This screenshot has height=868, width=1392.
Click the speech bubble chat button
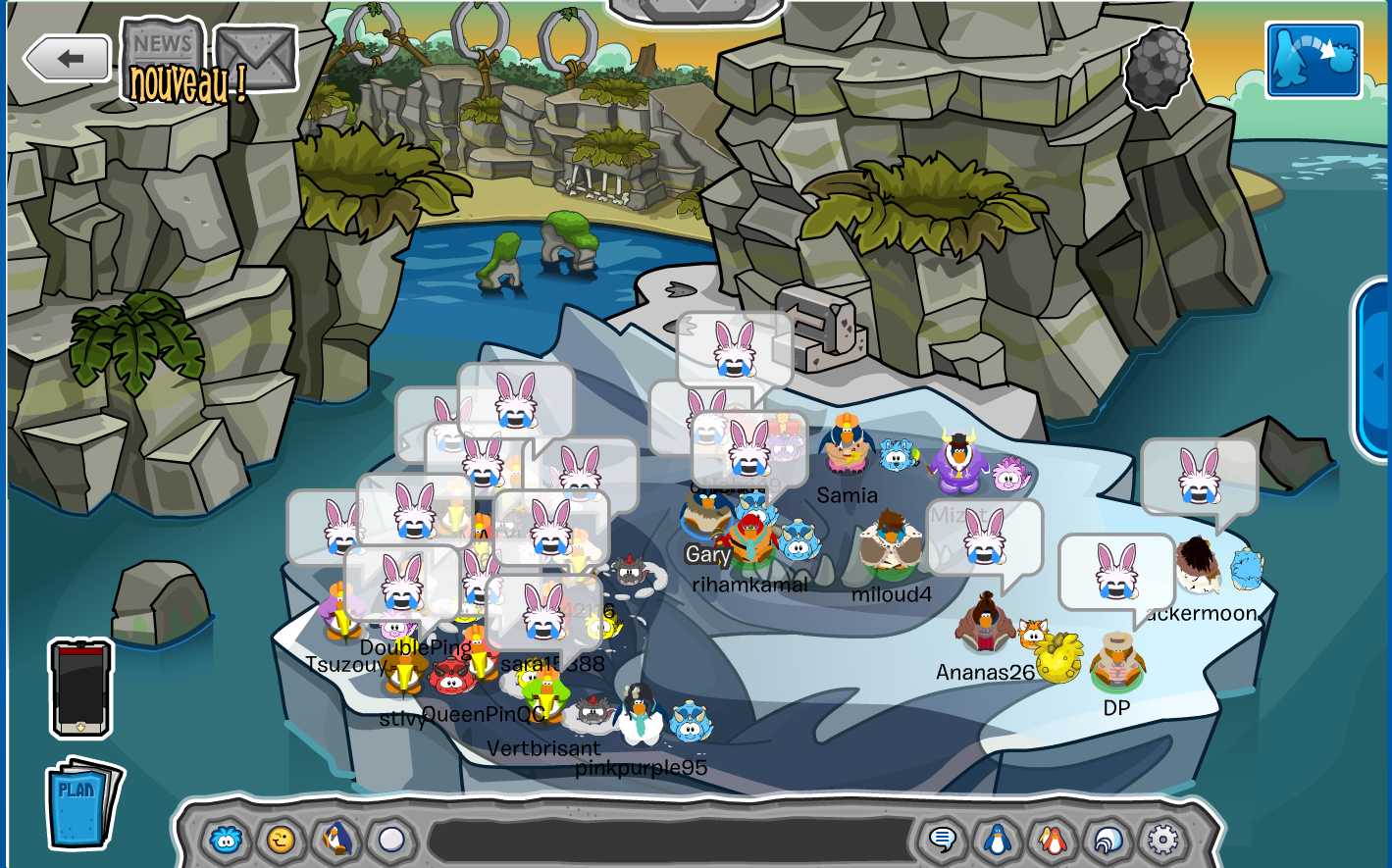(943, 841)
